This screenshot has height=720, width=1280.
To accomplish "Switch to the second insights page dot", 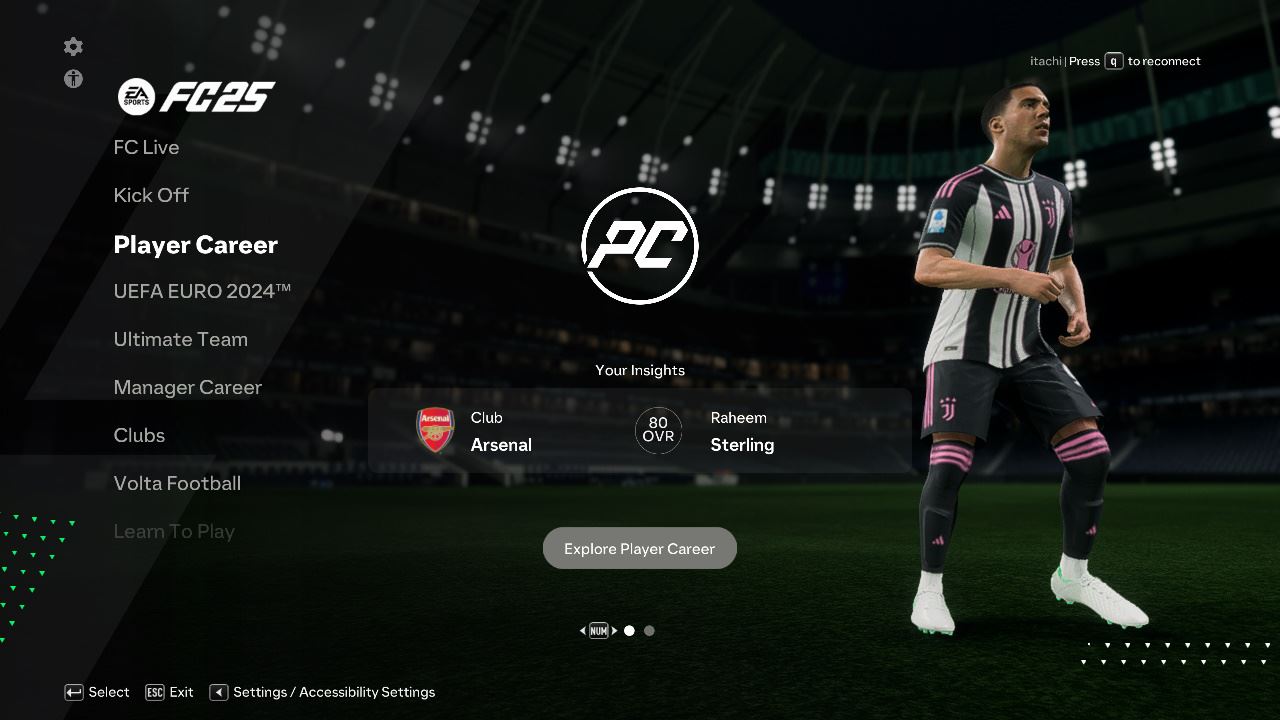I will (x=650, y=631).
